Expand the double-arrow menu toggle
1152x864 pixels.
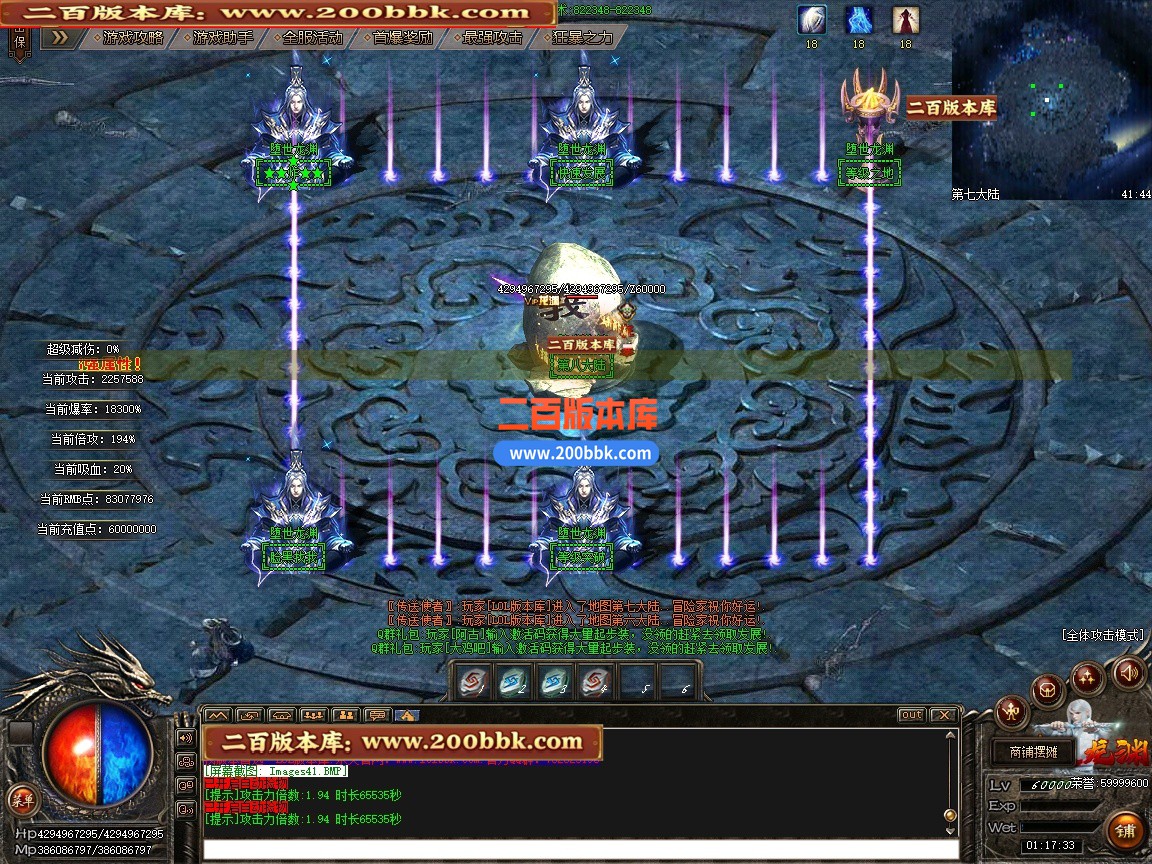(x=59, y=38)
